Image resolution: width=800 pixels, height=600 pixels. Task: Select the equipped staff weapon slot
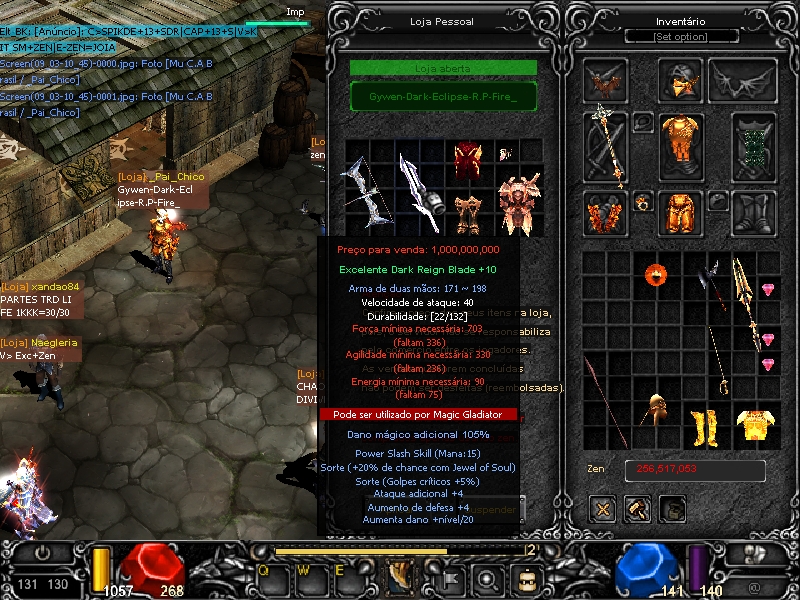coord(605,147)
